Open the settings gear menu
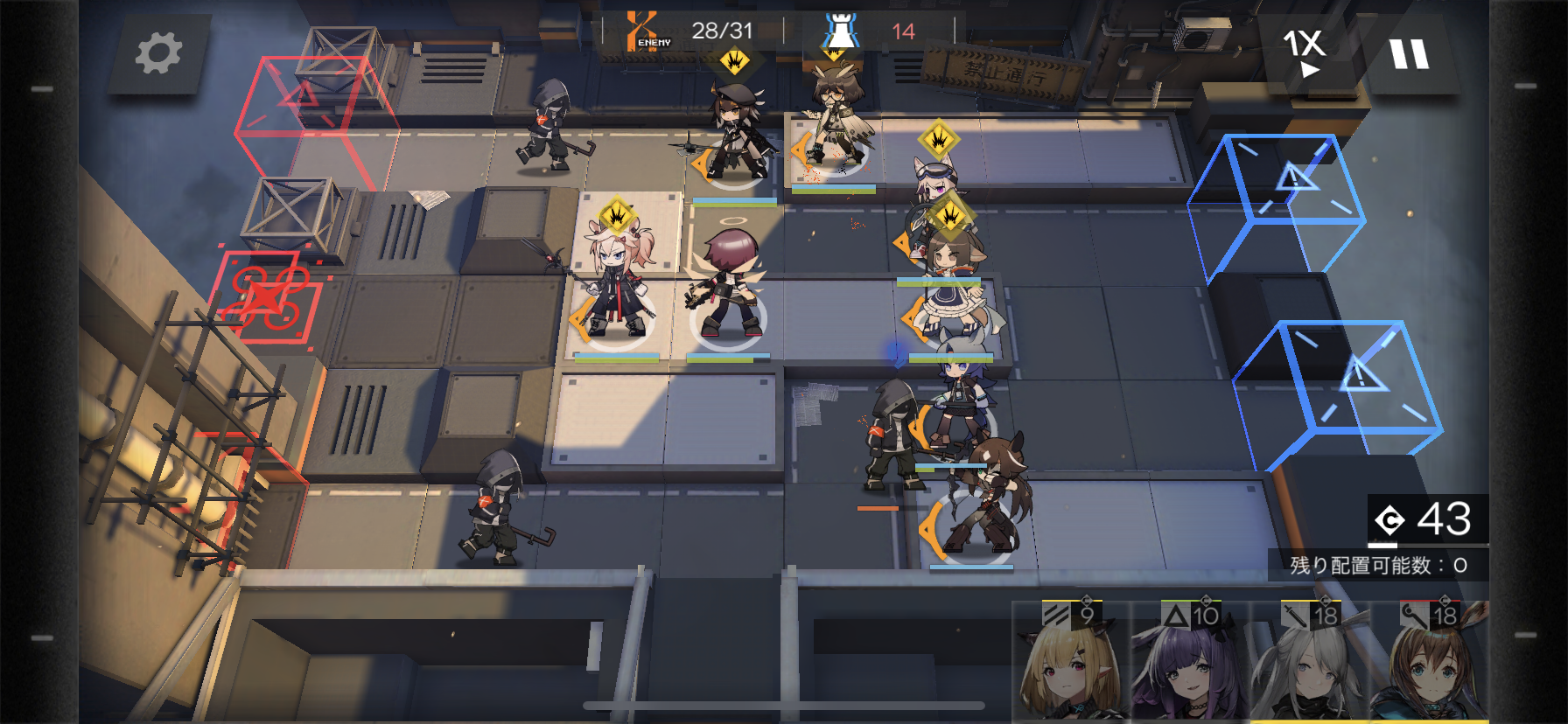This screenshot has width=1568, height=724. click(x=158, y=53)
